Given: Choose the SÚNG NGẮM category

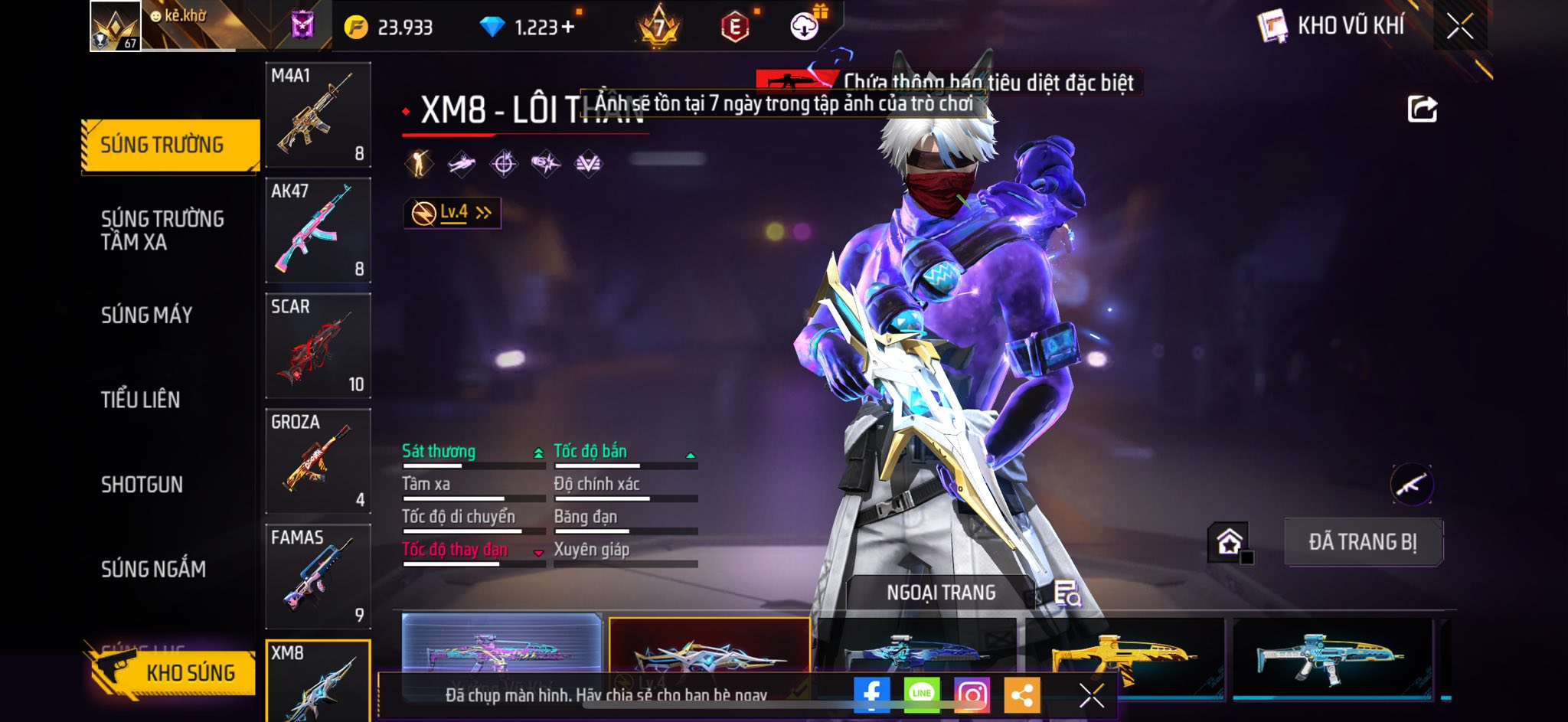Looking at the screenshot, I should pos(153,569).
